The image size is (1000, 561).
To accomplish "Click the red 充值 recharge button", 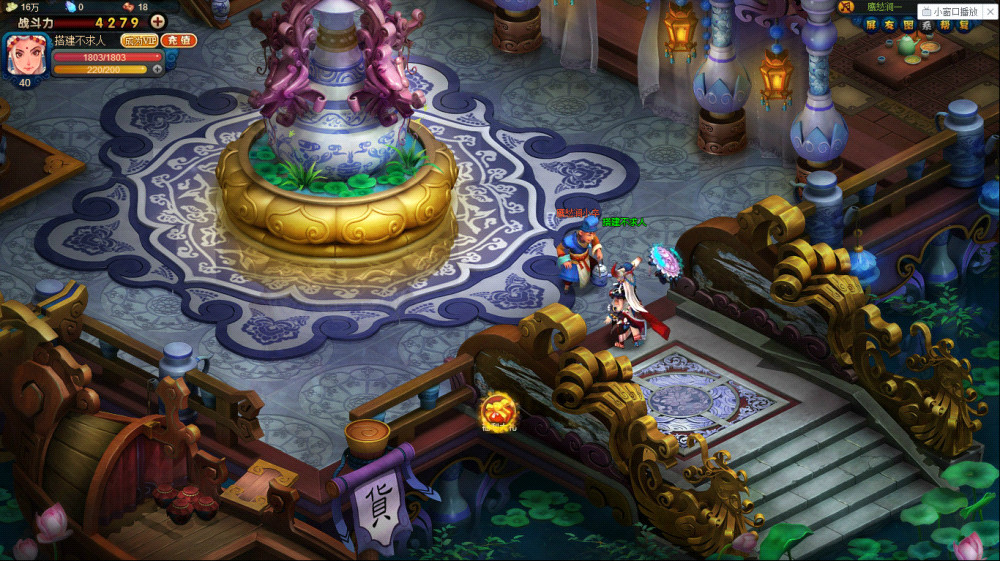I will 180,40.
